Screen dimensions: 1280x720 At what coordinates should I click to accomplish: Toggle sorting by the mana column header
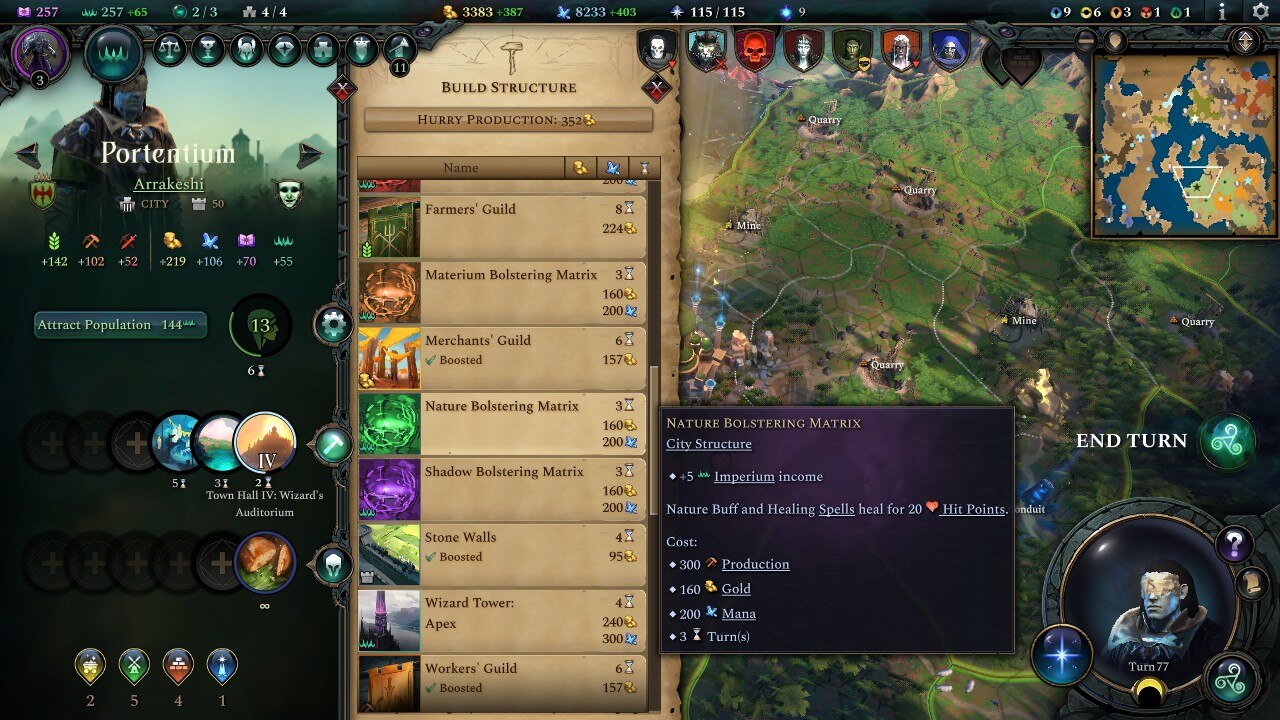click(x=612, y=167)
